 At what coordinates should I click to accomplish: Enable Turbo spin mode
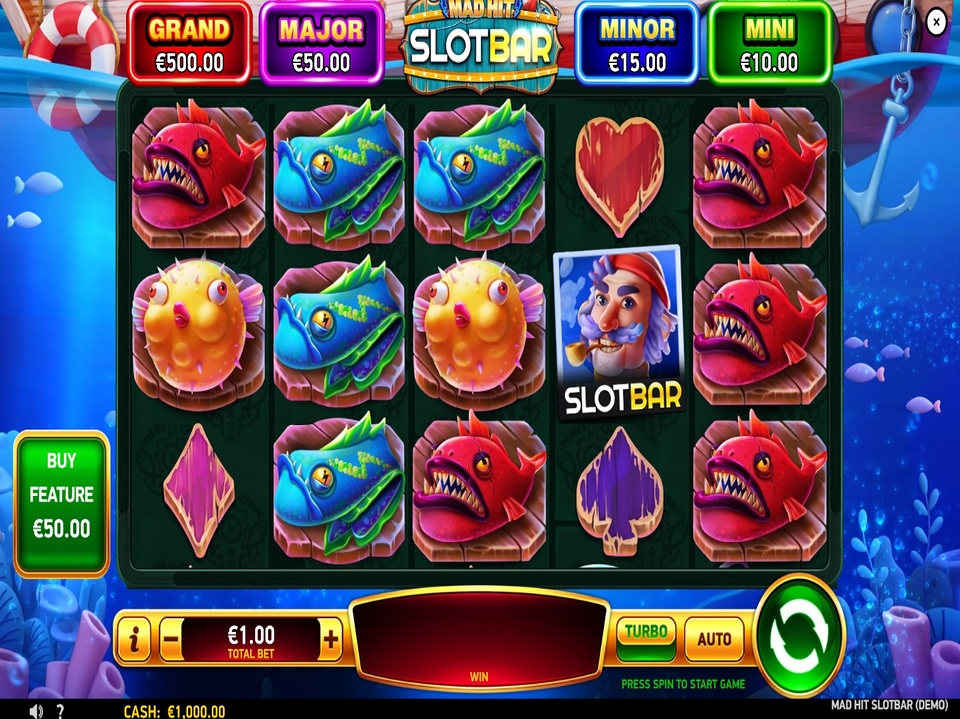coord(645,634)
